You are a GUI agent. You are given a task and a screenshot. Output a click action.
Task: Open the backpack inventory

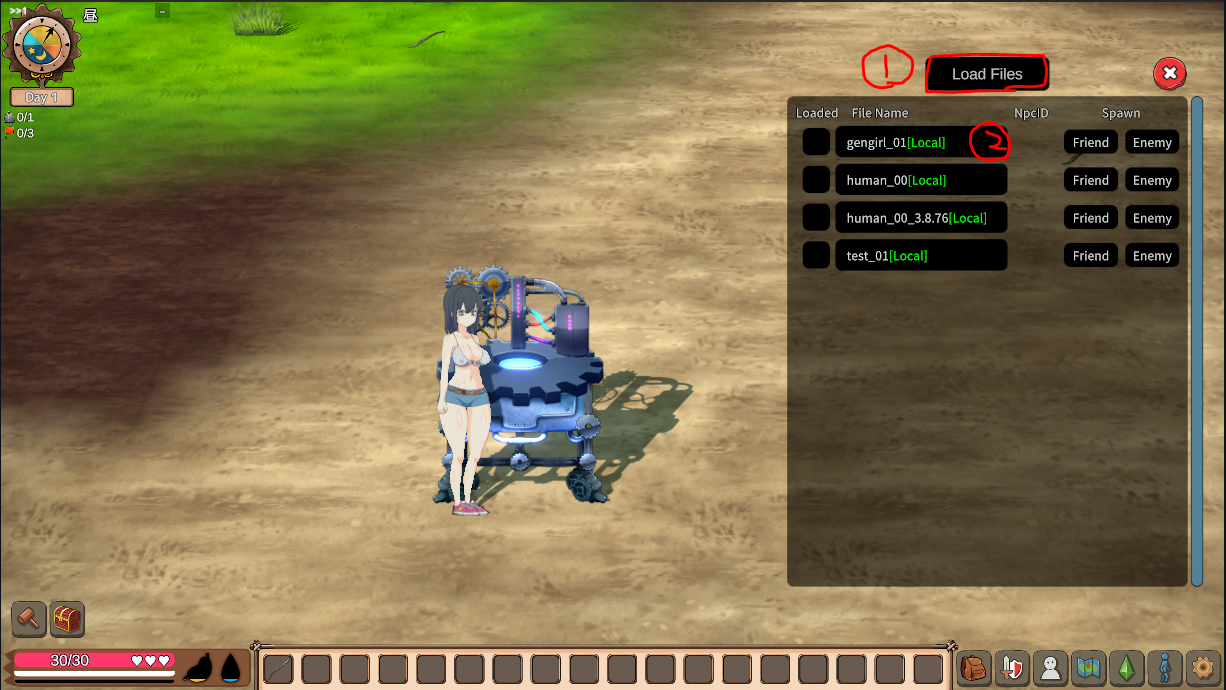[x=973, y=667]
